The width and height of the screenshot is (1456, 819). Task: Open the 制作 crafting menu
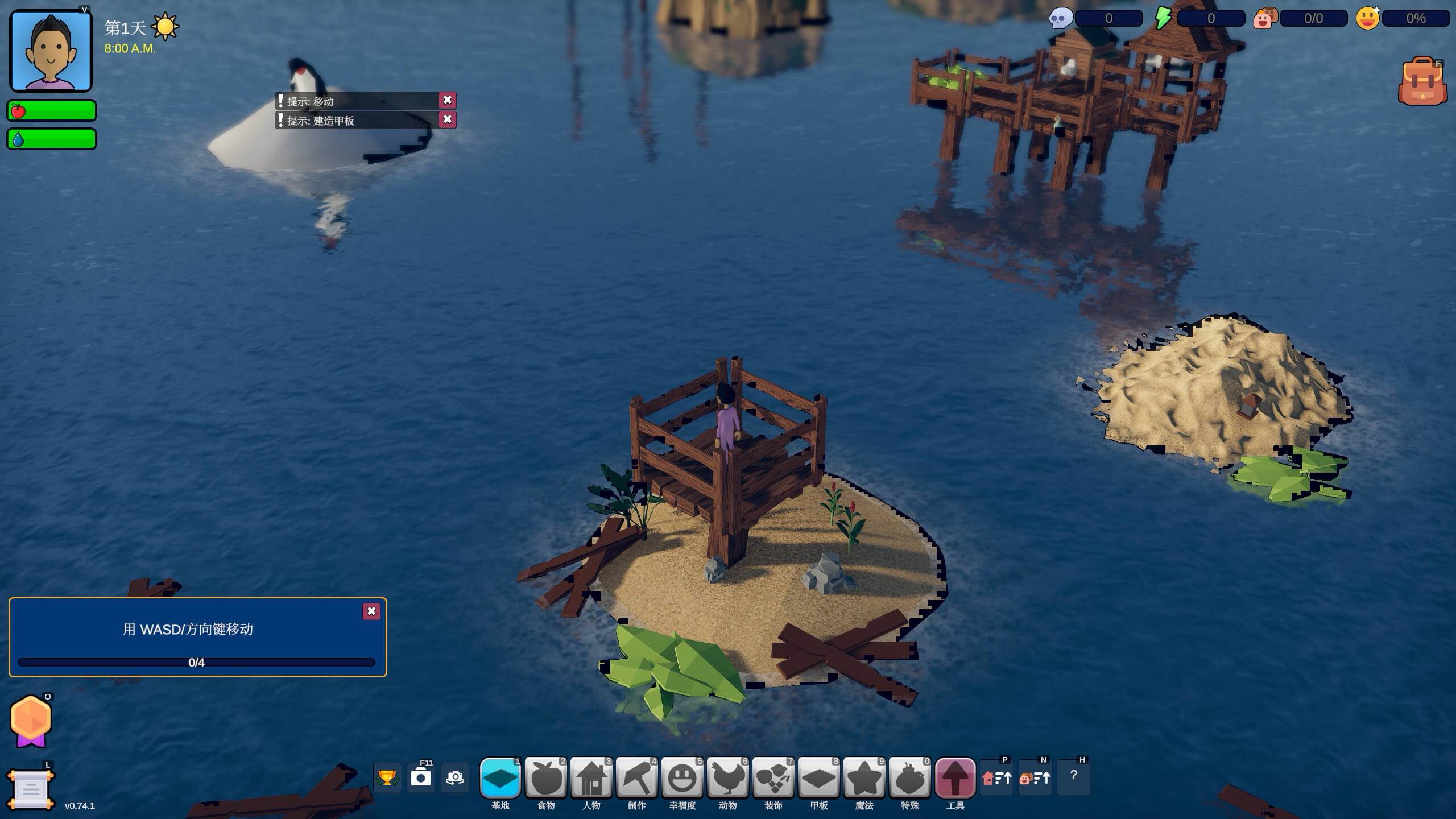pos(637,776)
